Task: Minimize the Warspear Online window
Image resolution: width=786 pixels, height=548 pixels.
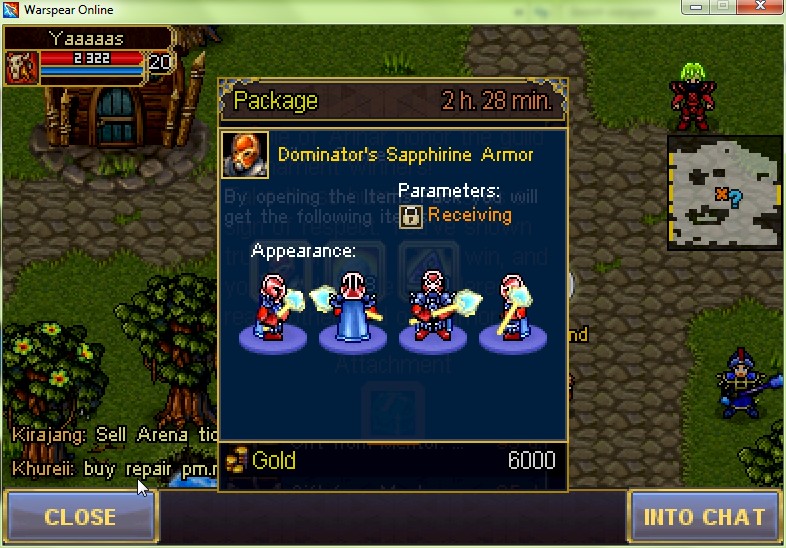Action: [695, 8]
